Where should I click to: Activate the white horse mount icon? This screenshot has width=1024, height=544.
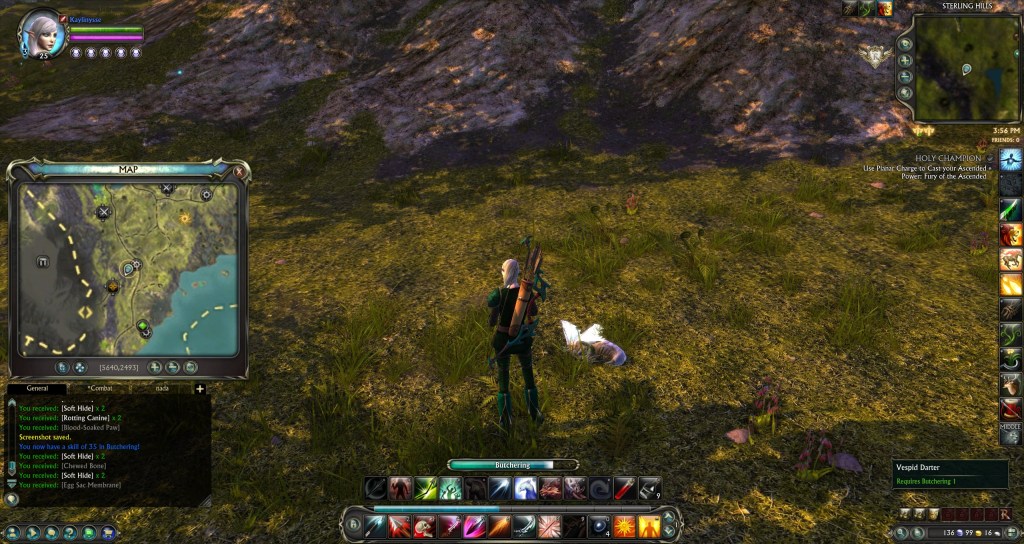pos(526,488)
